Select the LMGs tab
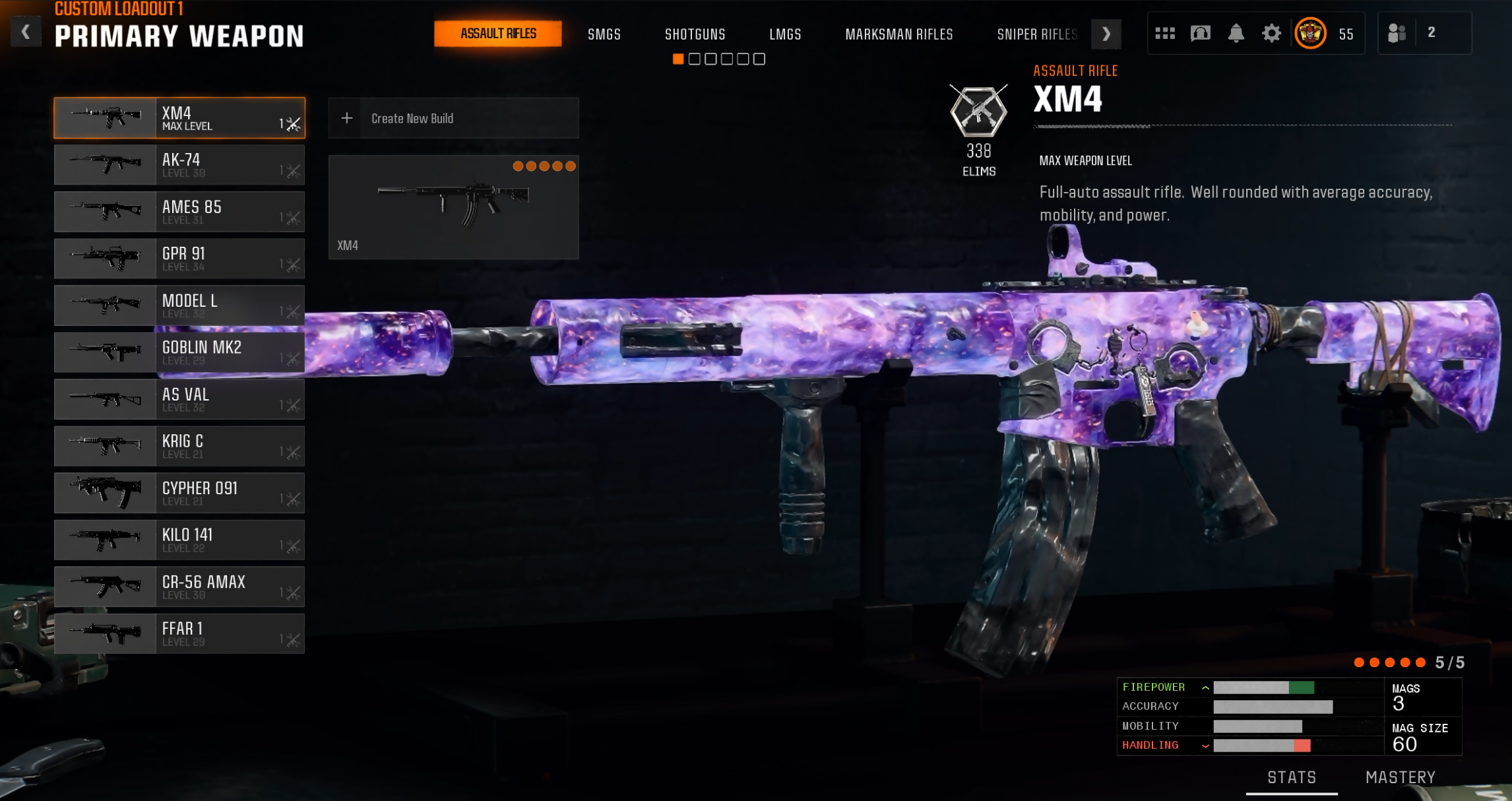Screen dimensions: 1512x801 (x=785, y=34)
